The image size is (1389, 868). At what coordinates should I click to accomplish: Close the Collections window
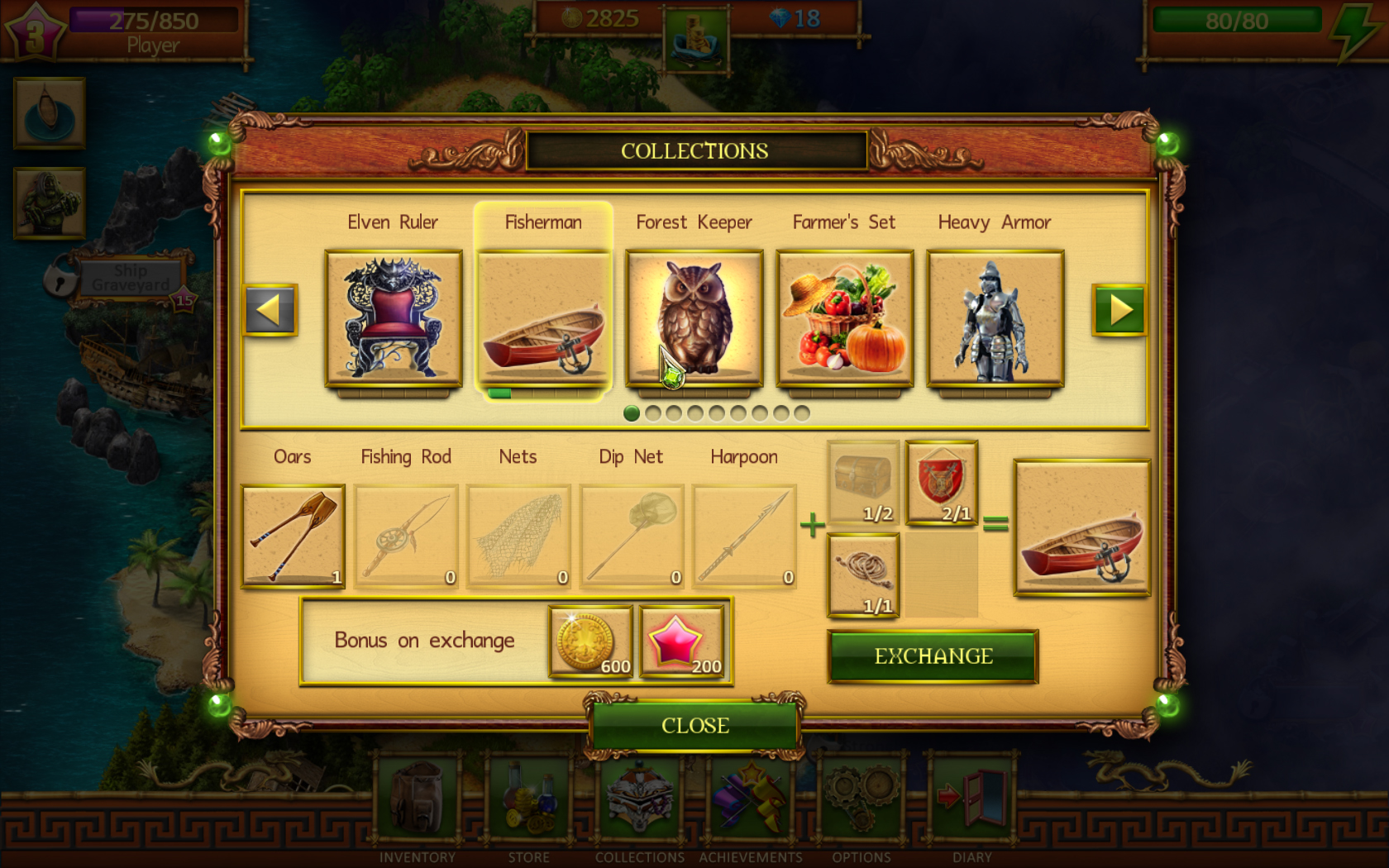click(694, 725)
